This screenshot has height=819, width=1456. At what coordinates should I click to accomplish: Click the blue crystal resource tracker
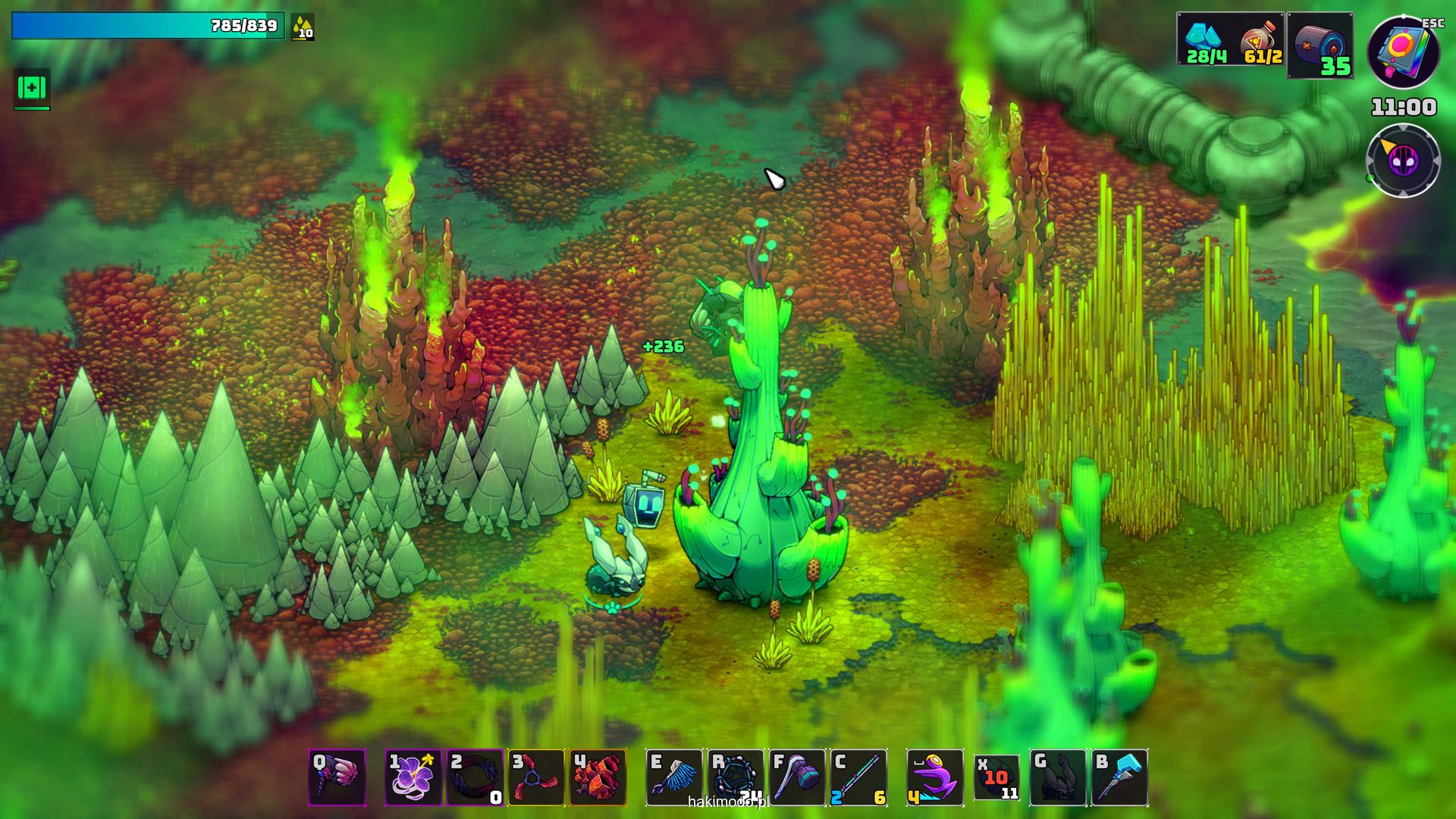(1206, 39)
